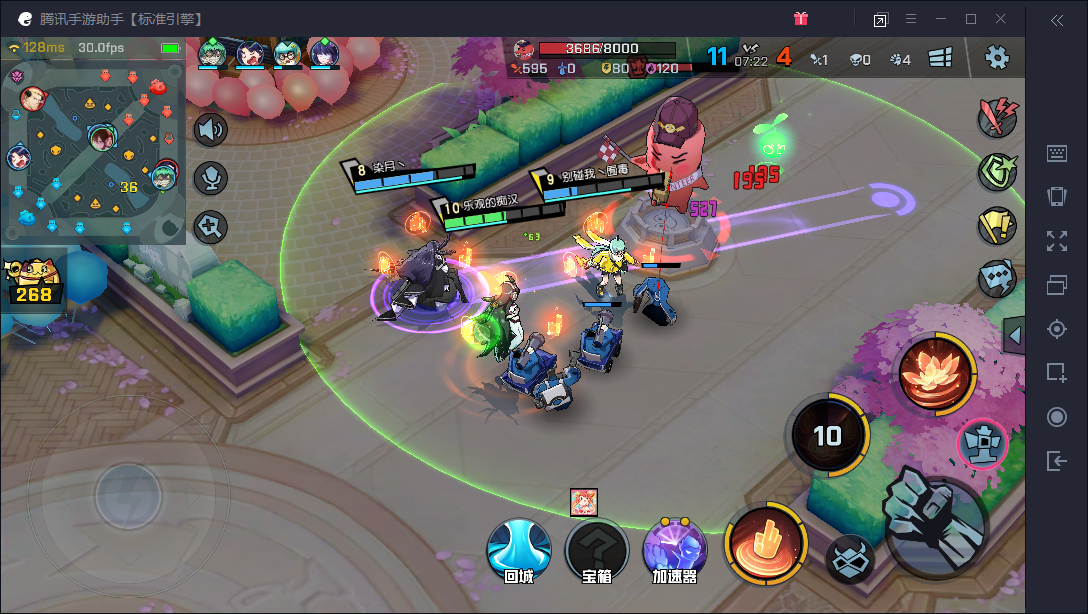Open the gear settings menu

click(x=996, y=57)
